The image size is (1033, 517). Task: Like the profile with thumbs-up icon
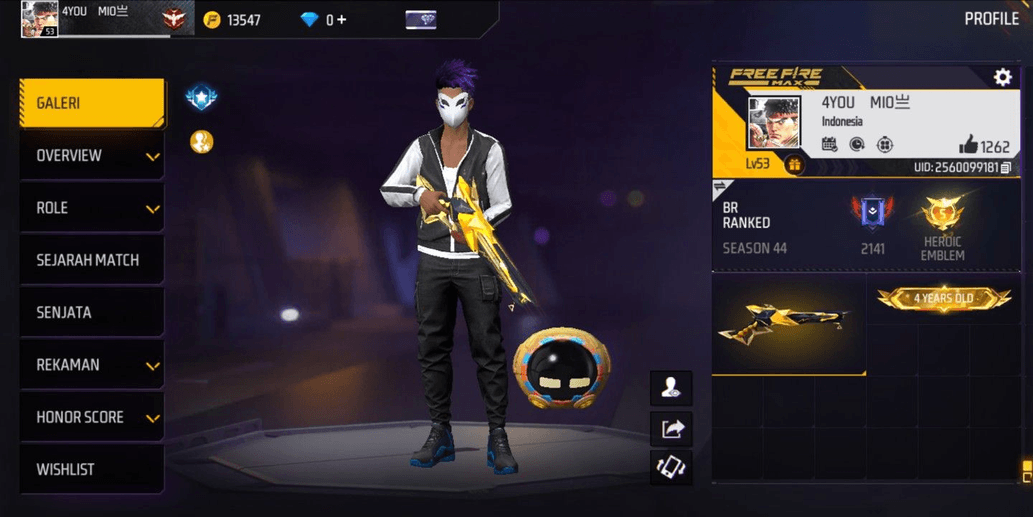[968, 145]
